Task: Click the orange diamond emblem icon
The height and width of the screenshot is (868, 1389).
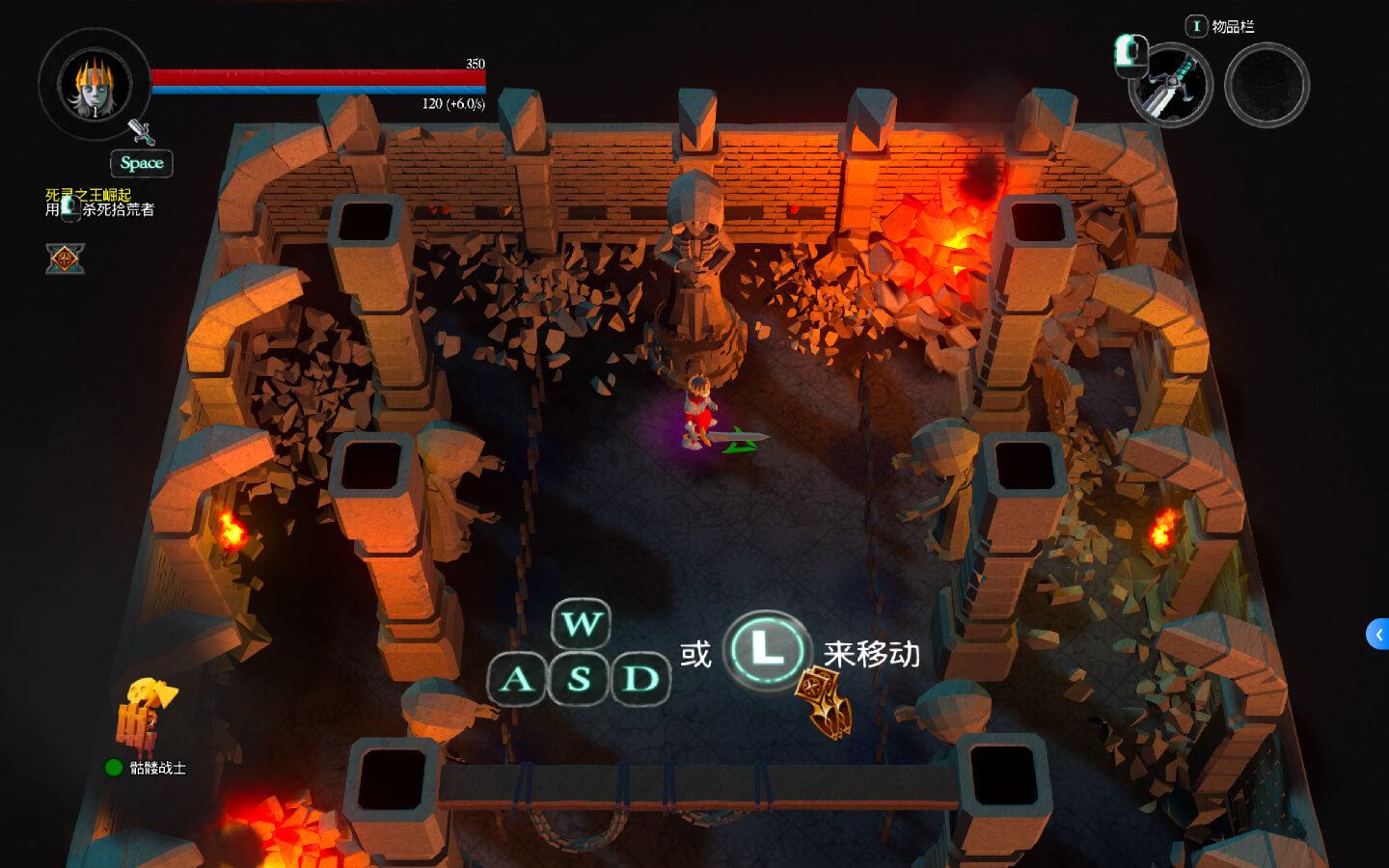Action: click(x=65, y=258)
